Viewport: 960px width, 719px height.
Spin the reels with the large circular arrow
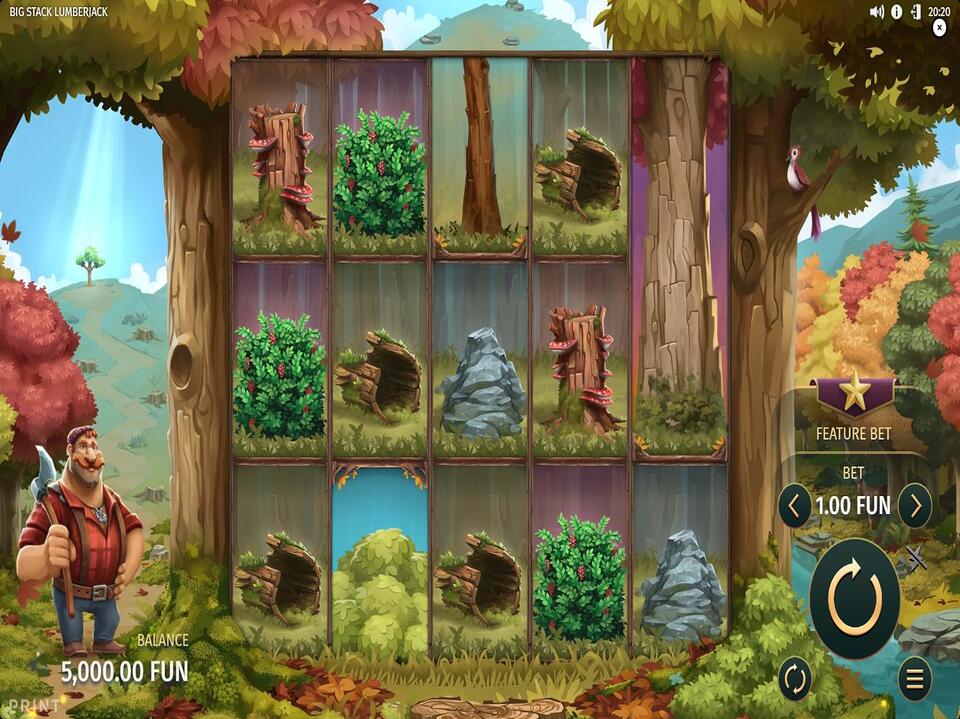[854, 599]
